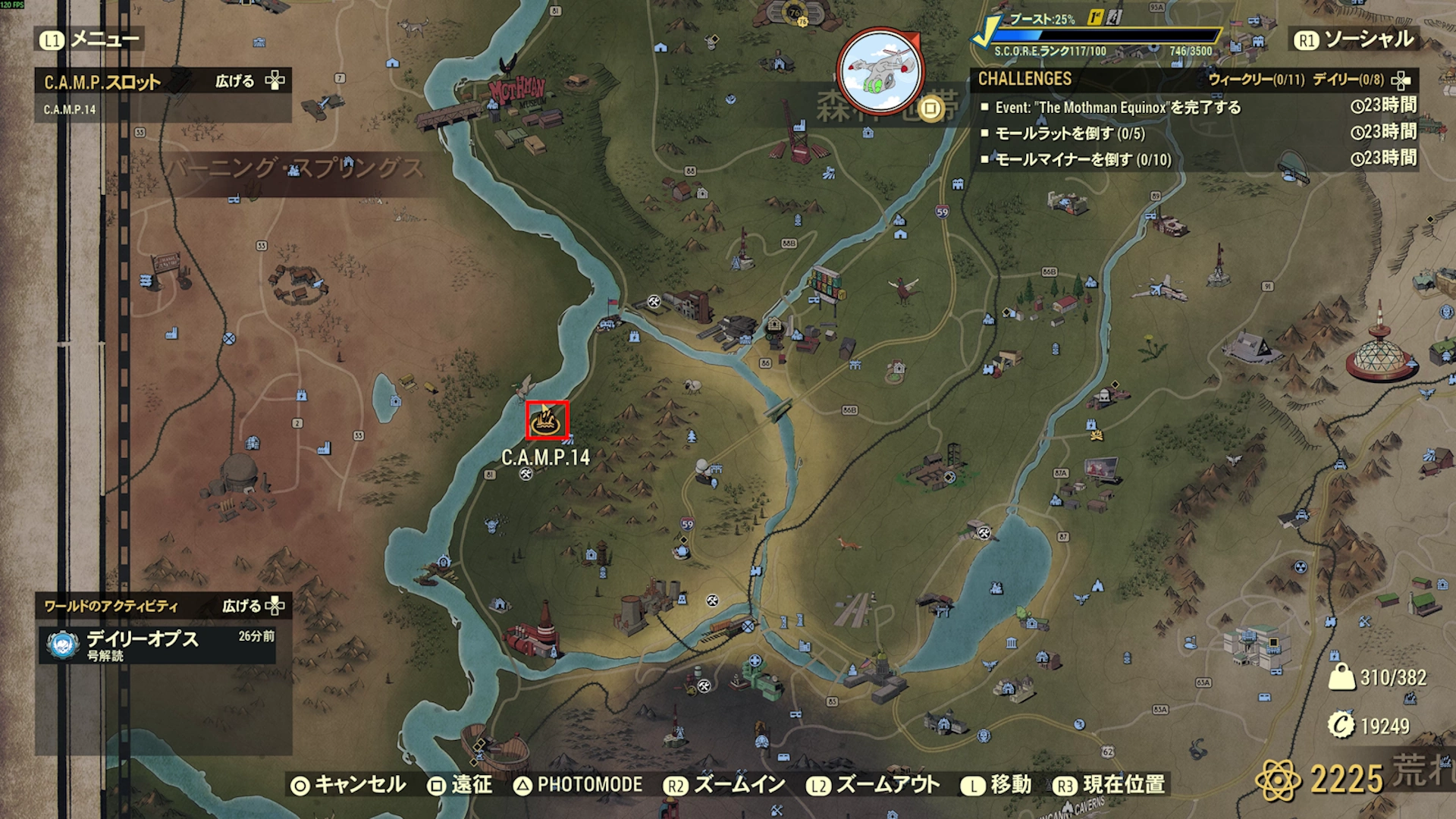Select the Mothman Museum map location
The image size is (1456, 819).
[517, 93]
